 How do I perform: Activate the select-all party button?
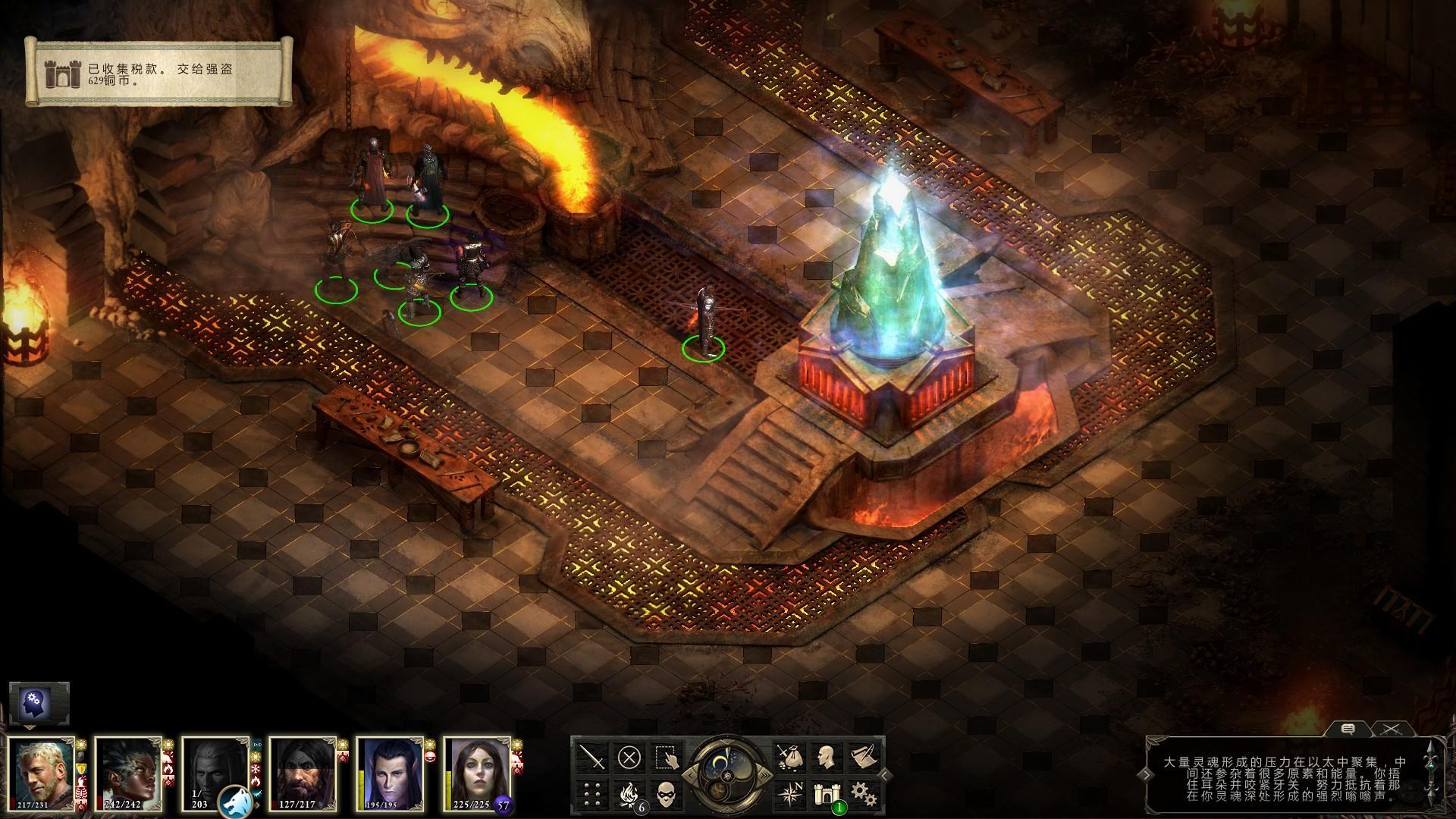665,757
